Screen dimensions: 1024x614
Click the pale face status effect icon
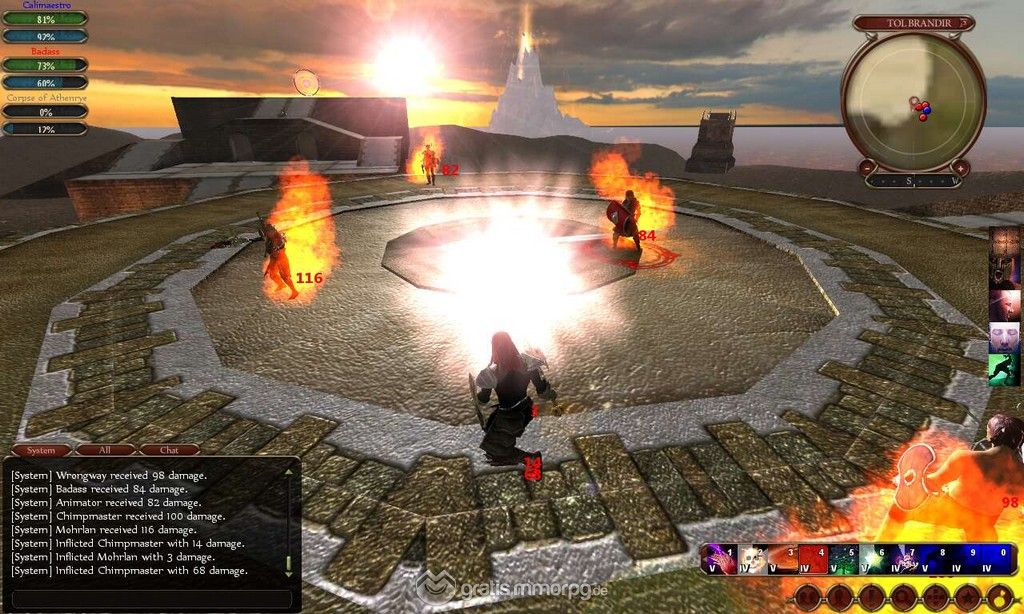click(1003, 337)
